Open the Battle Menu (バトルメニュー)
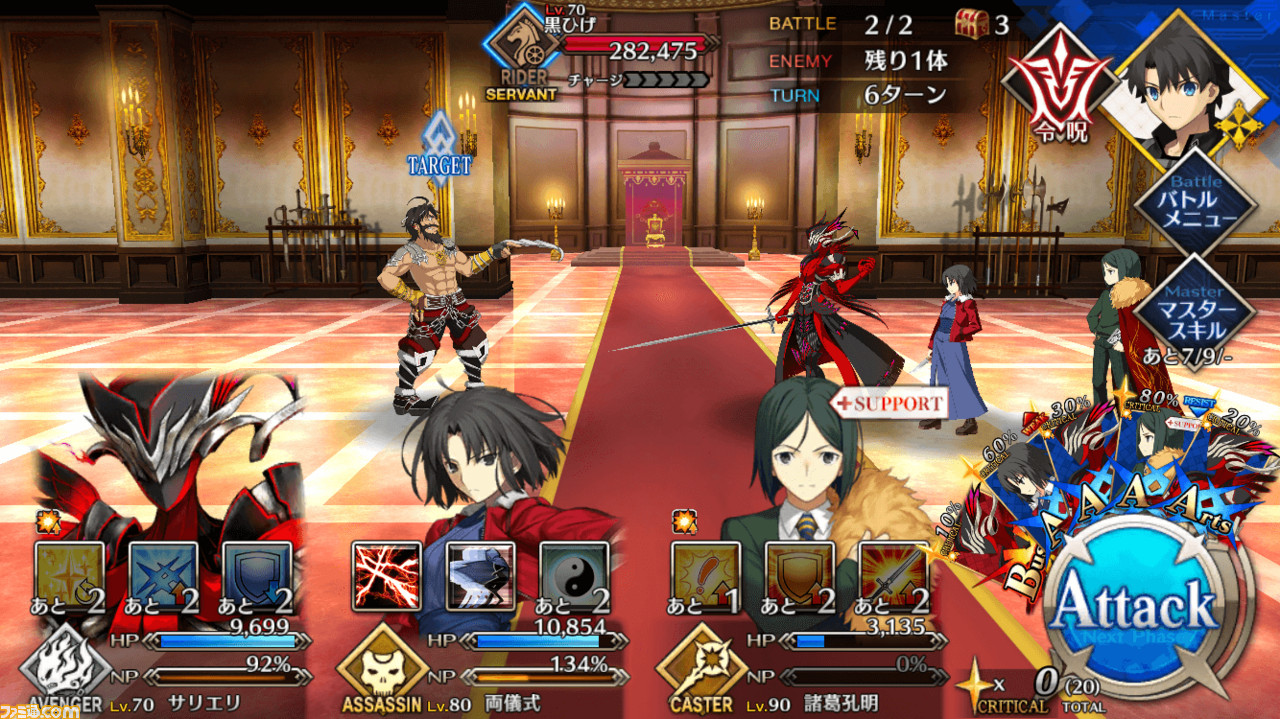Image resolution: width=1280 pixels, height=719 pixels. pyautogui.click(x=1196, y=205)
